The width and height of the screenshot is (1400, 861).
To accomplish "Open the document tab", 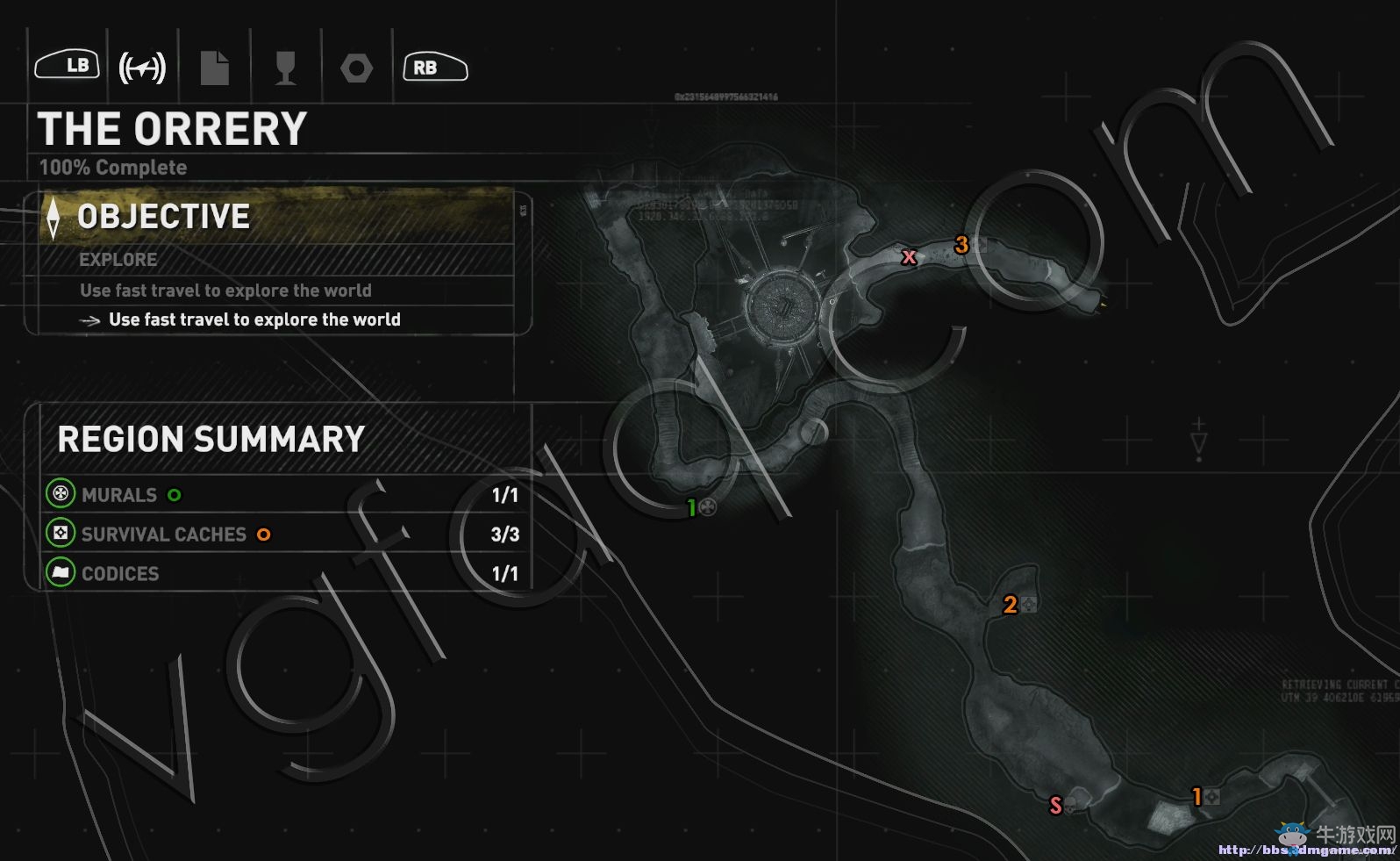I will [214, 68].
